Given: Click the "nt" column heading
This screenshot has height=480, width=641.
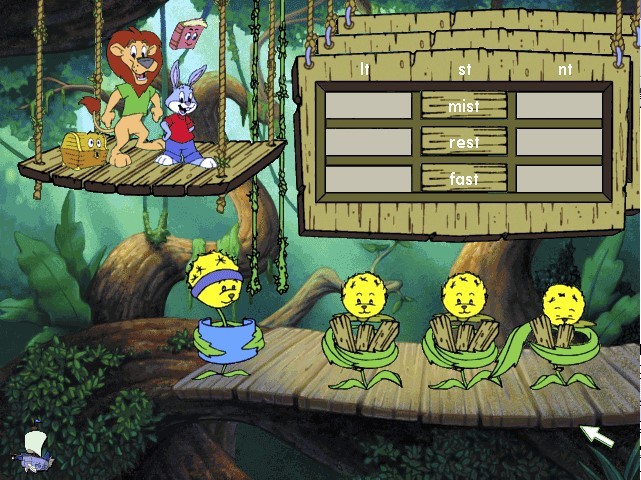Looking at the screenshot, I should [565, 69].
